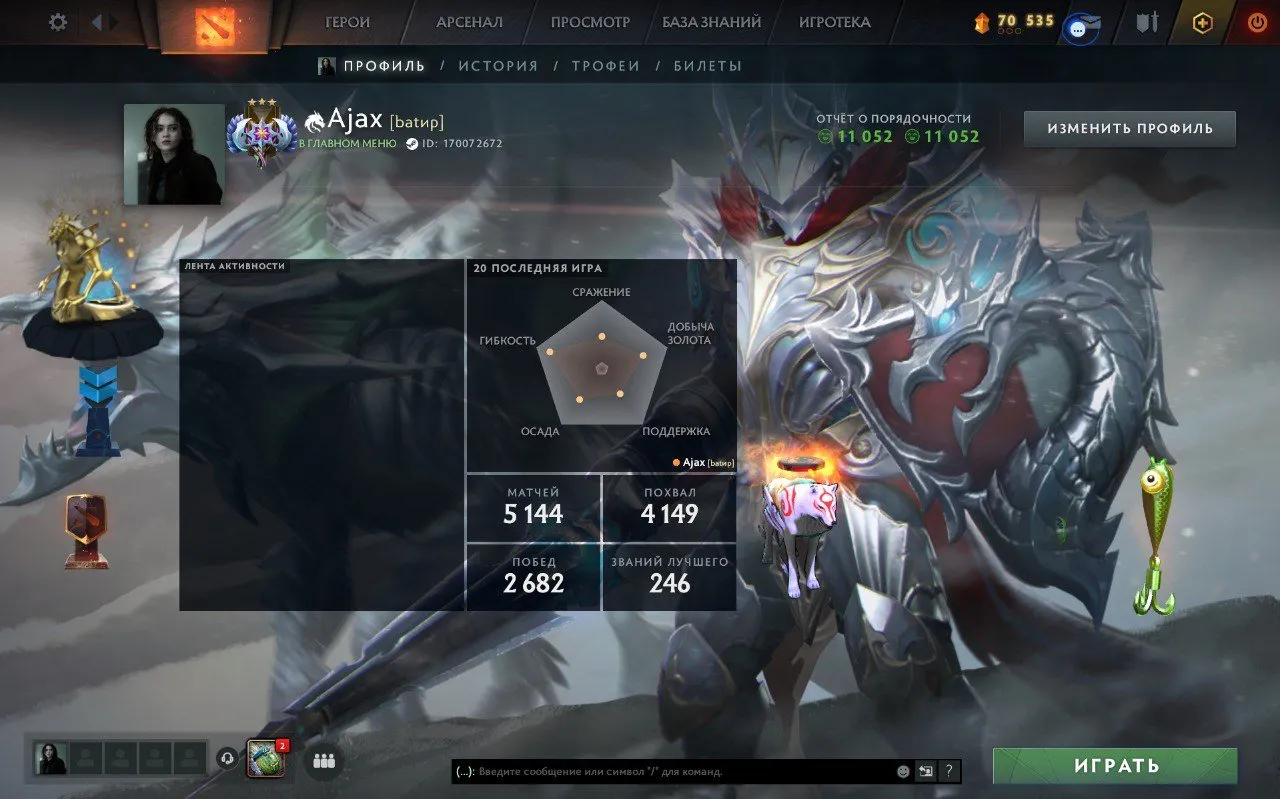
Task: Click the golden Dota Plus hexagon icon
Action: pos(1202,22)
